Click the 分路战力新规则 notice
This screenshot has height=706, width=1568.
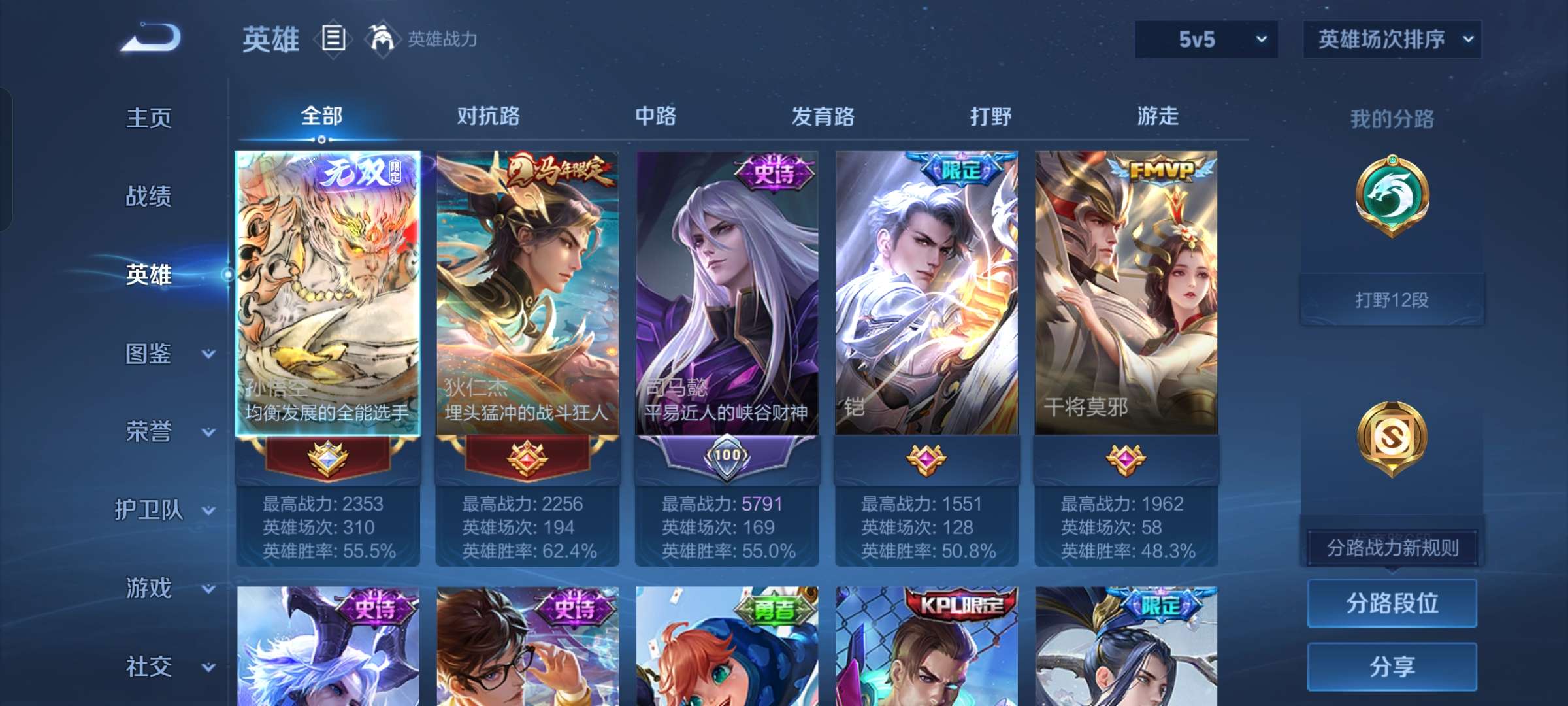coord(1391,548)
